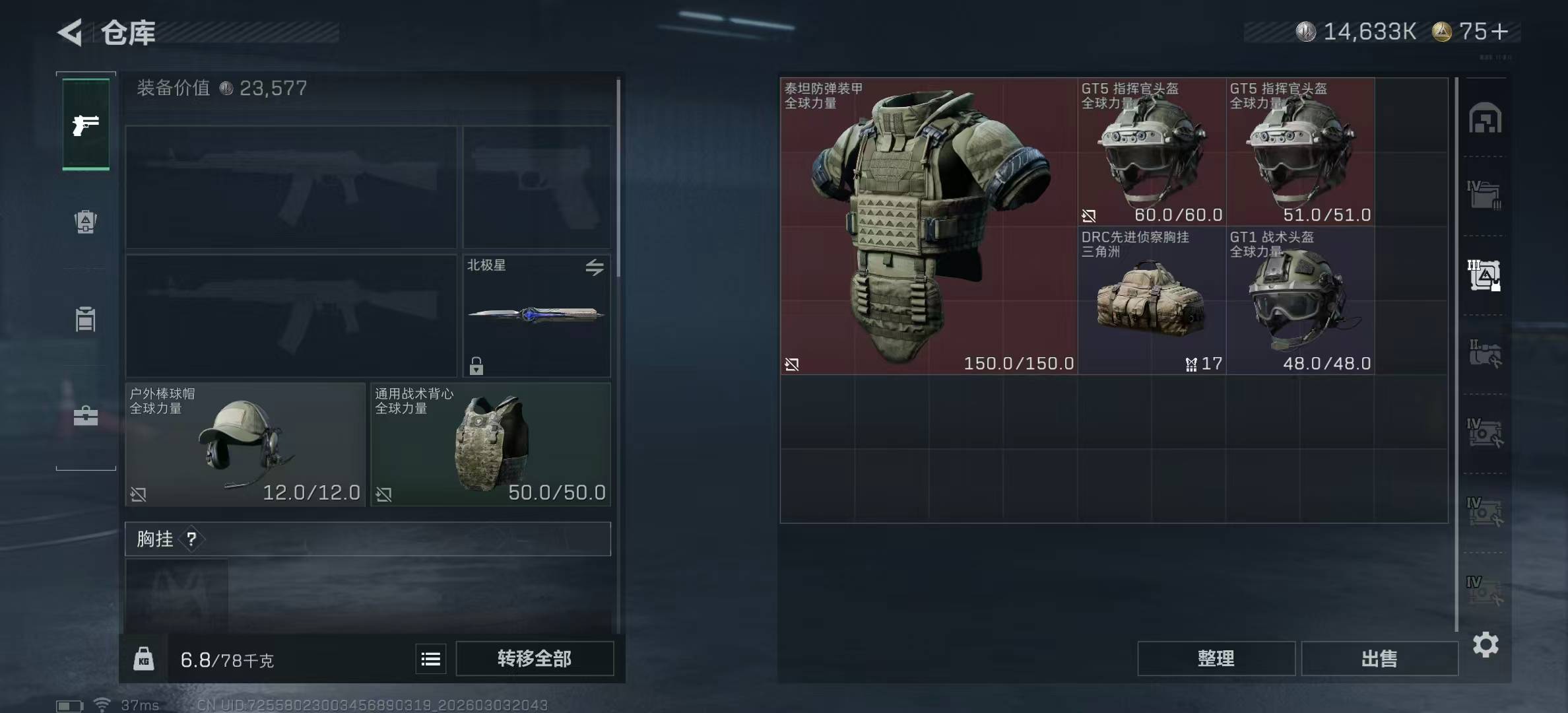The width and height of the screenshot is (1568, 713).
Task: Add currency with the plus sign
Action: [x=1500, y=32]
